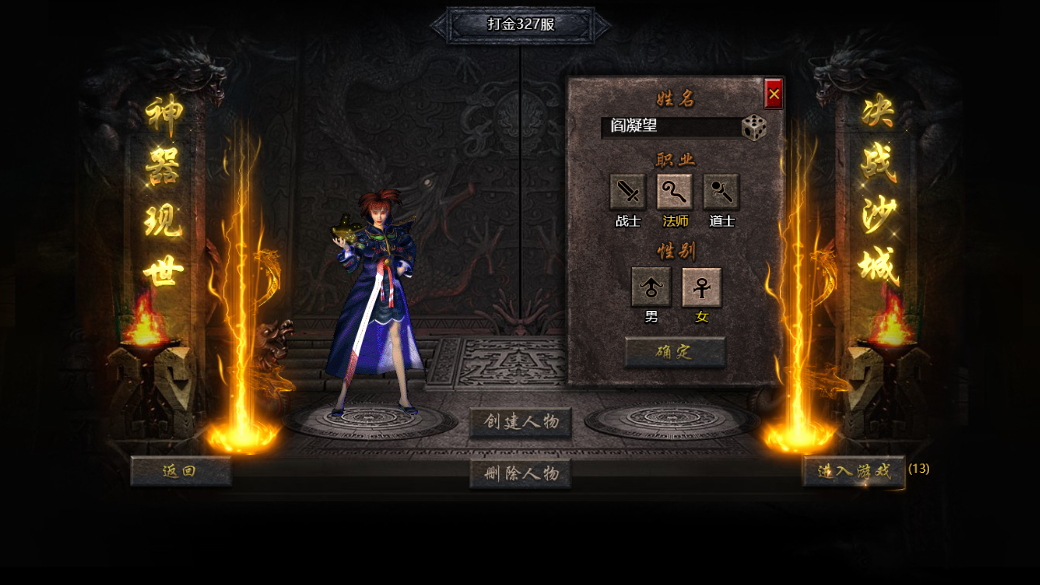Click the 打金327服 server name banner
Screen dimensions: 1040x585
[520, 25]
